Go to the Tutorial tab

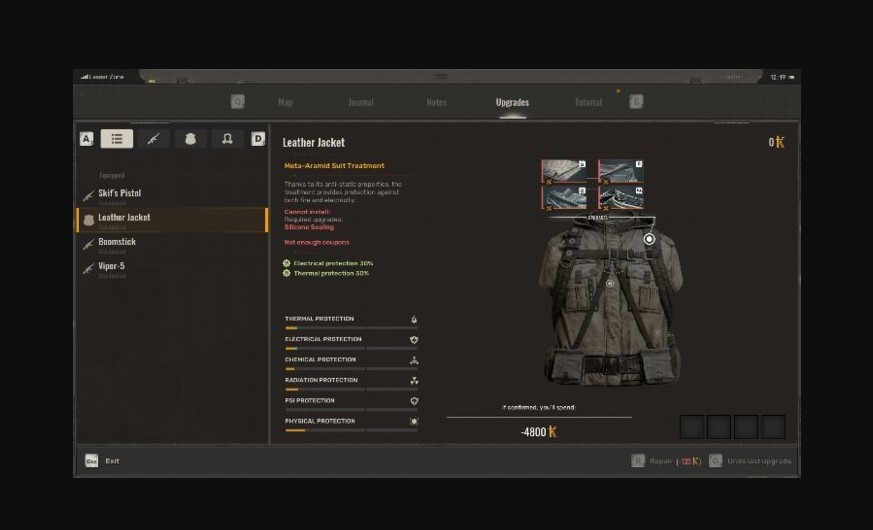[x=588, y=102]
